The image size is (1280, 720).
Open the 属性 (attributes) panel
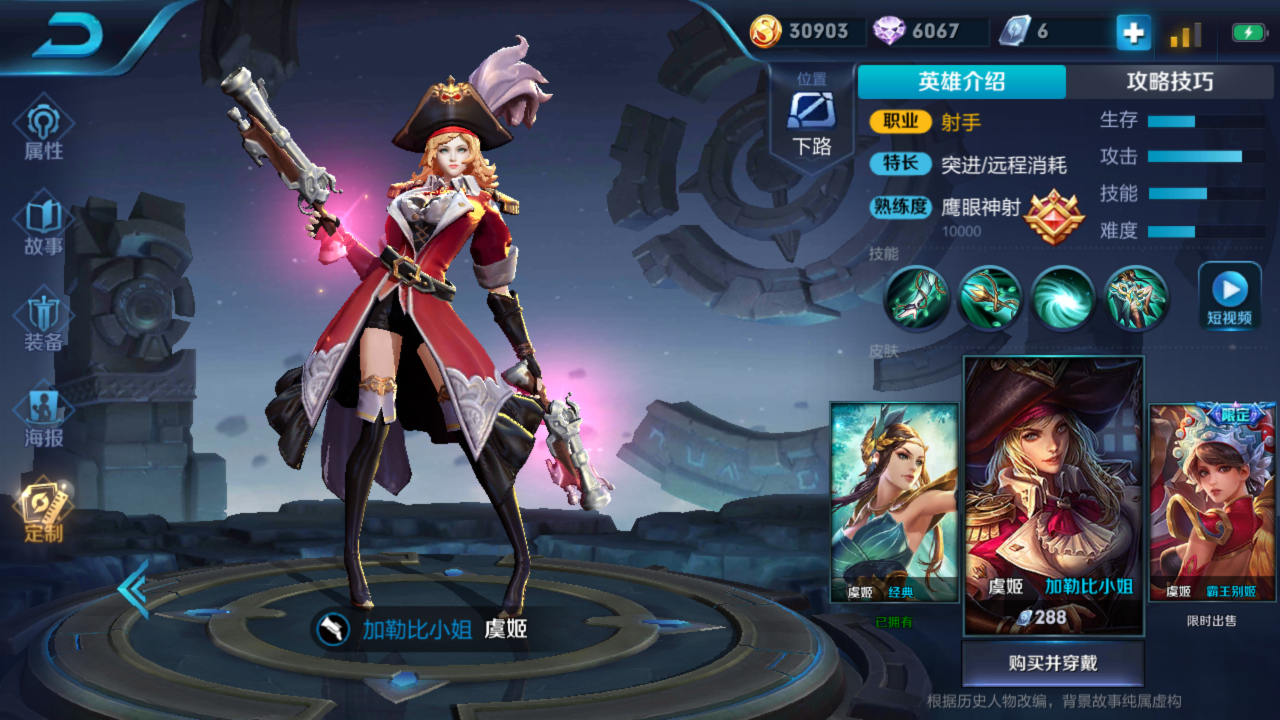tap(42, 130)
